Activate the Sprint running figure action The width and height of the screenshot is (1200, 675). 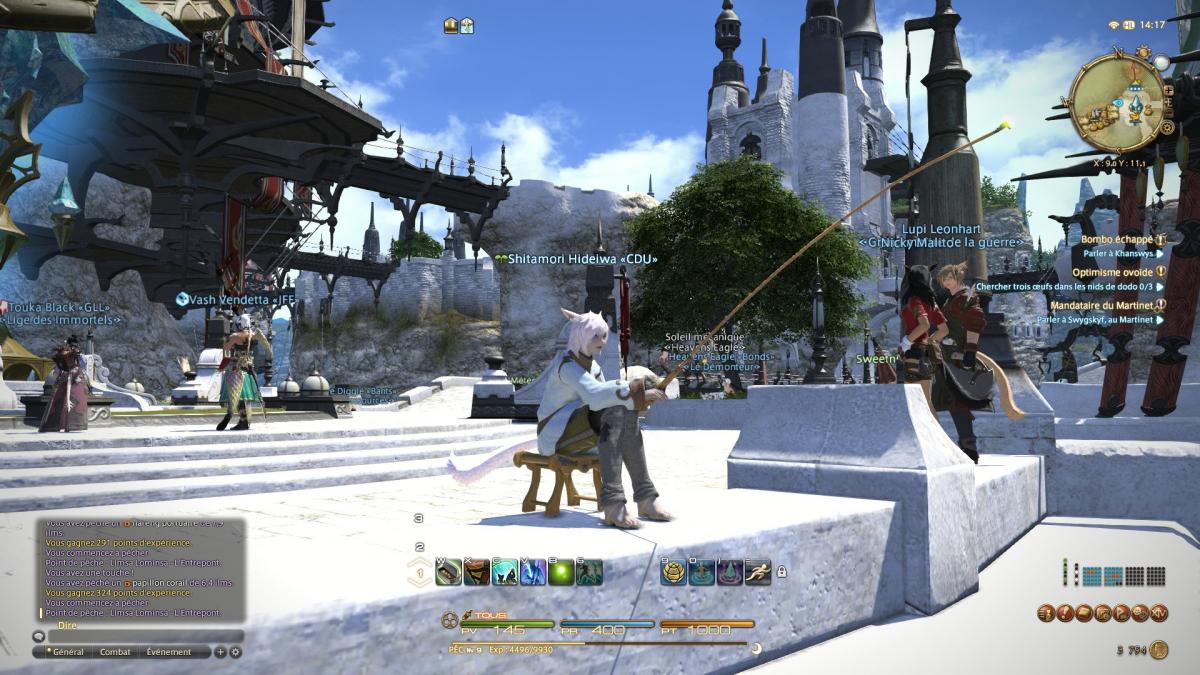[758, 572]
